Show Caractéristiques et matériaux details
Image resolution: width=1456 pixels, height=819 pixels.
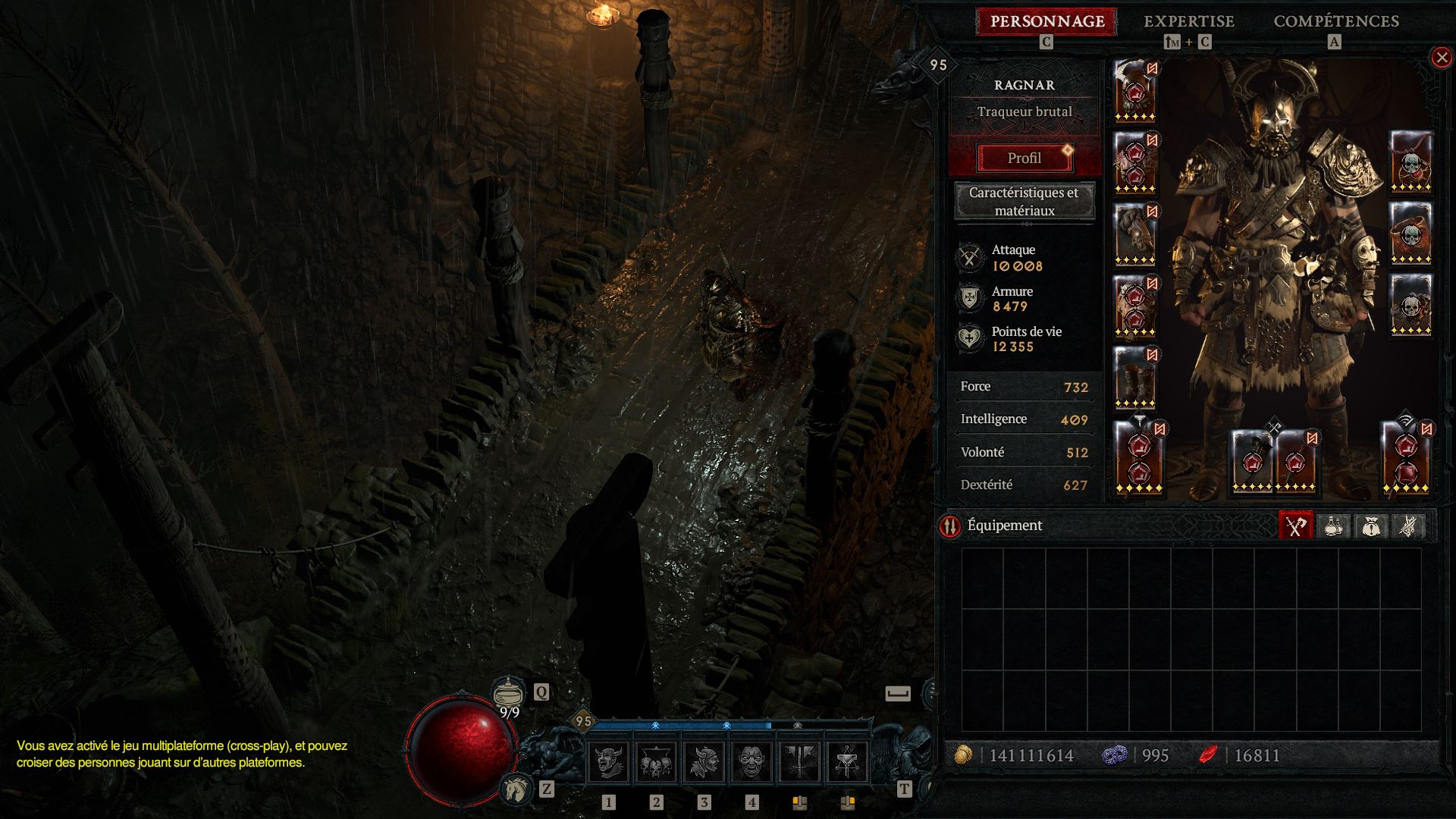(x=1024, y=201)
